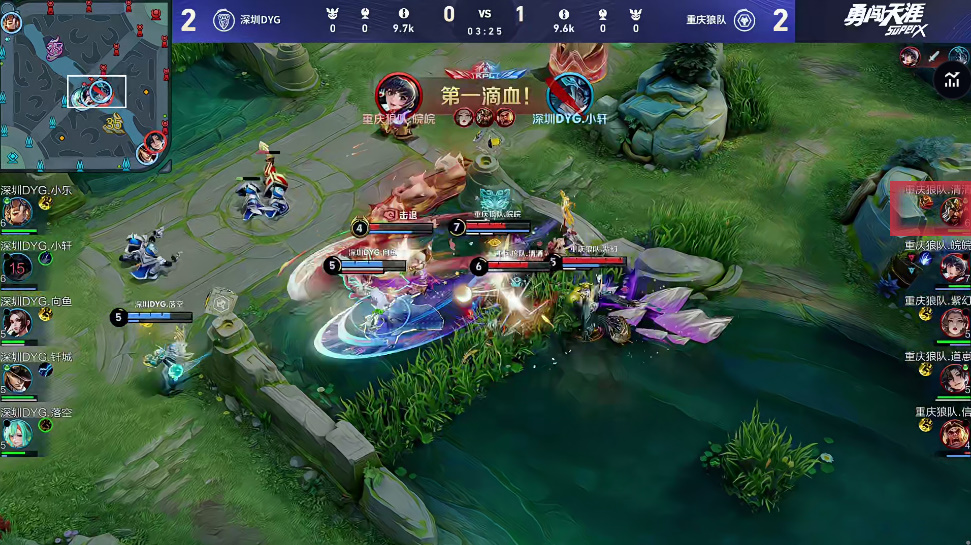Select 重庆狼队.皖皖 player portrait
Screen dimensions: 971x545
[x=955, y=267]
